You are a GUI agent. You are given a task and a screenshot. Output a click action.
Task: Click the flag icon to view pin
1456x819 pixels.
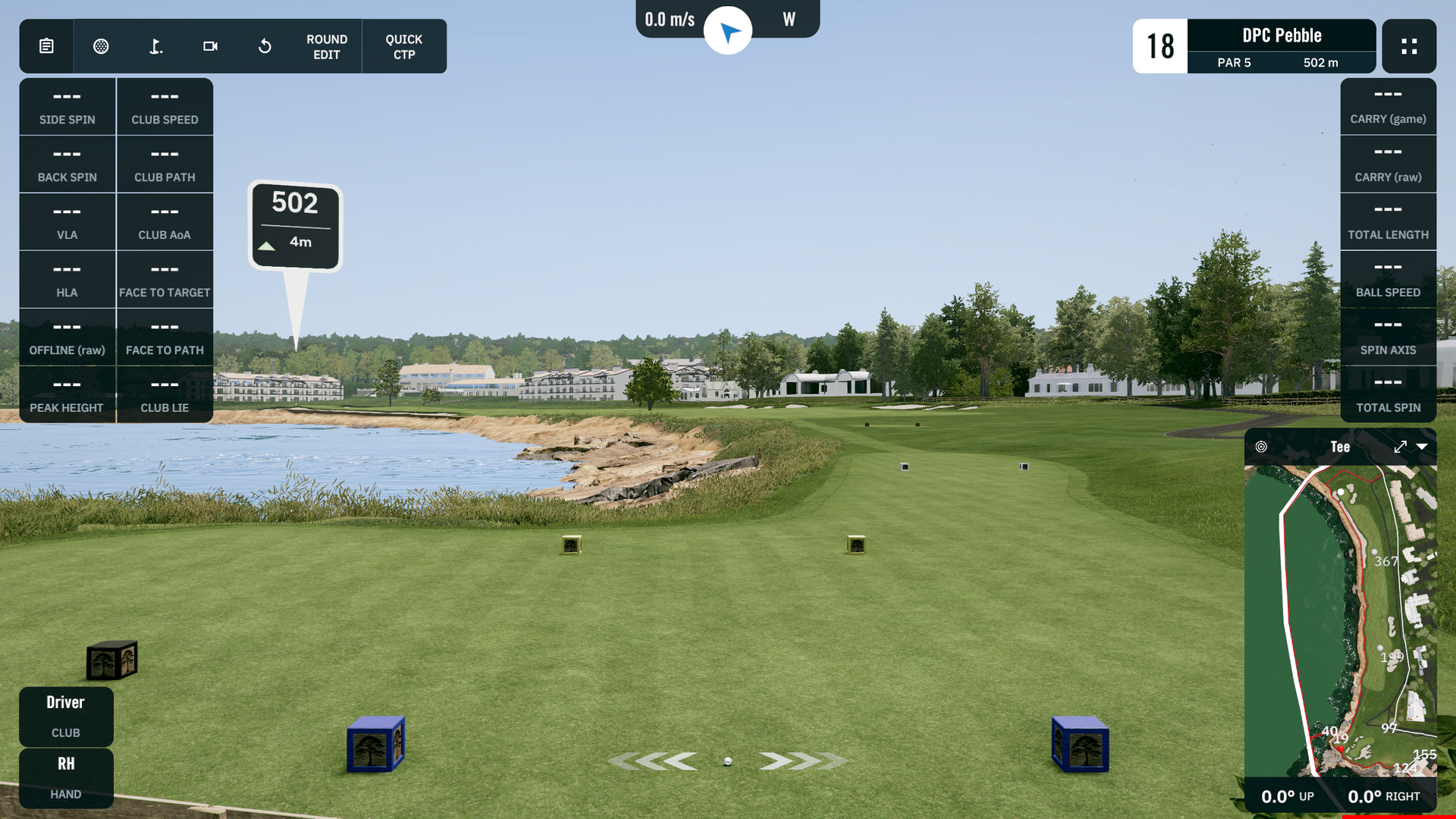(x=155, y=46)
